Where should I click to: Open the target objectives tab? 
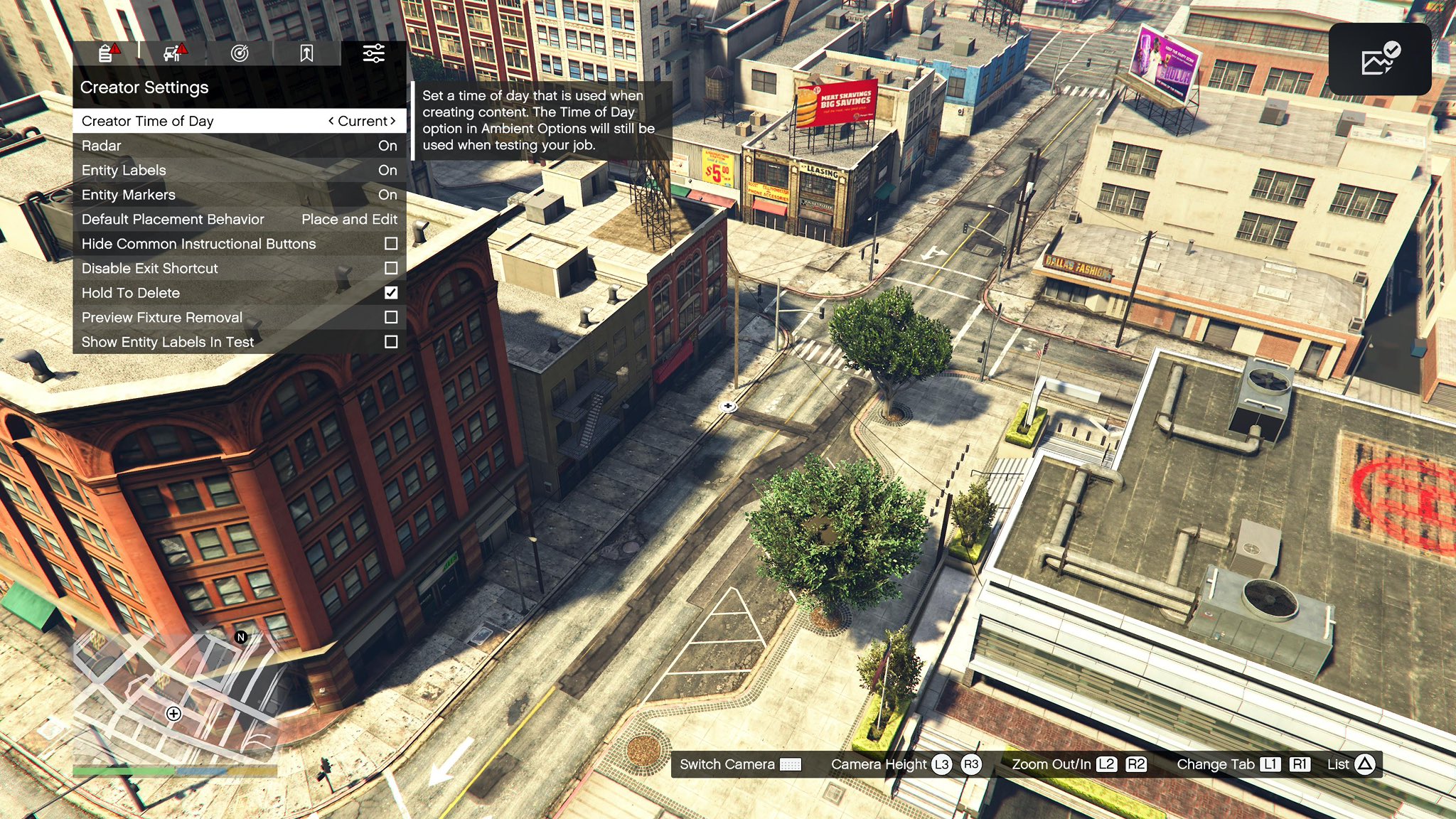240,53
